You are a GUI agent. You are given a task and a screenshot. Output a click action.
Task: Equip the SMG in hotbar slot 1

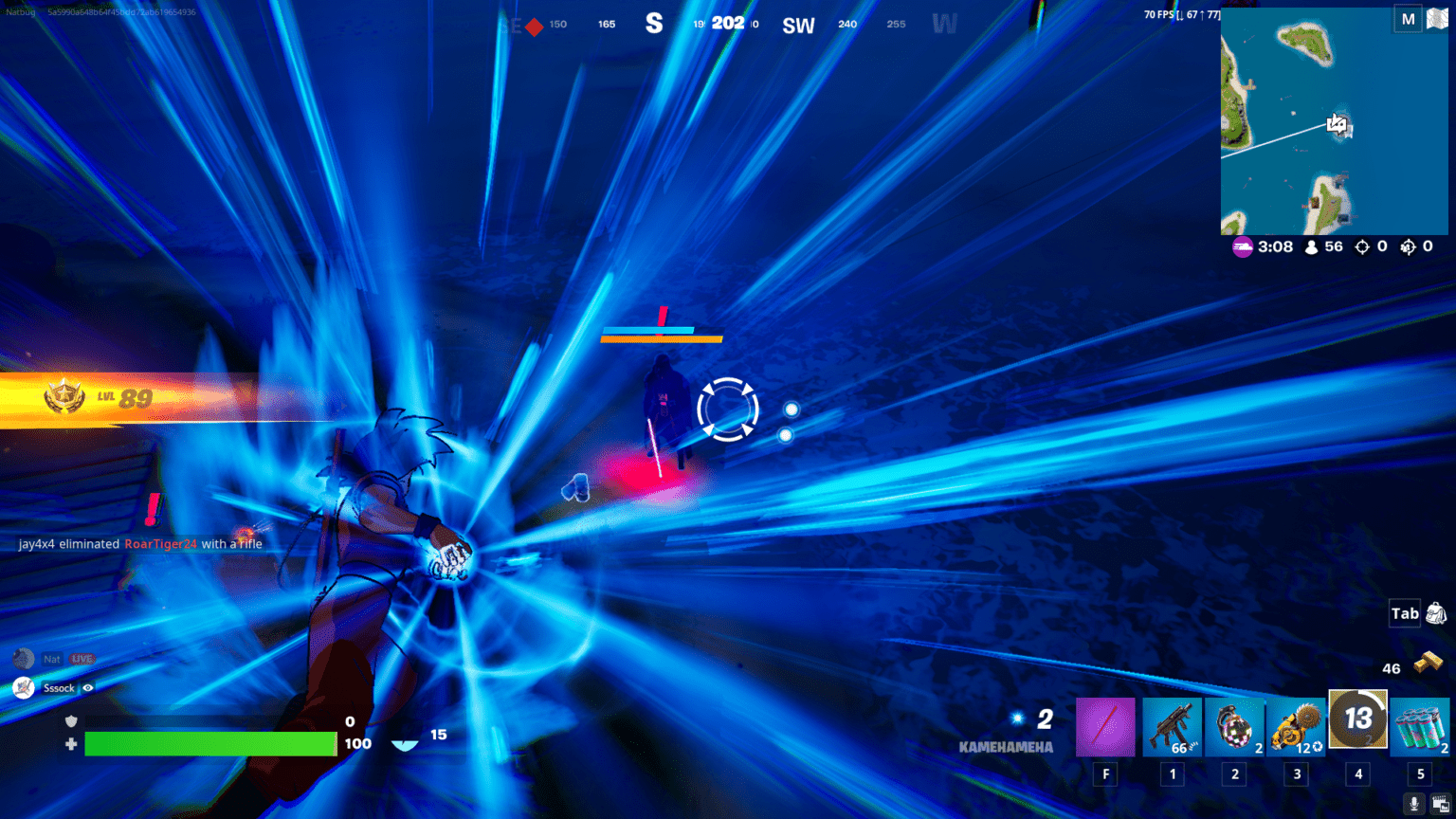pyautogui.click(x=1174, y=726)
